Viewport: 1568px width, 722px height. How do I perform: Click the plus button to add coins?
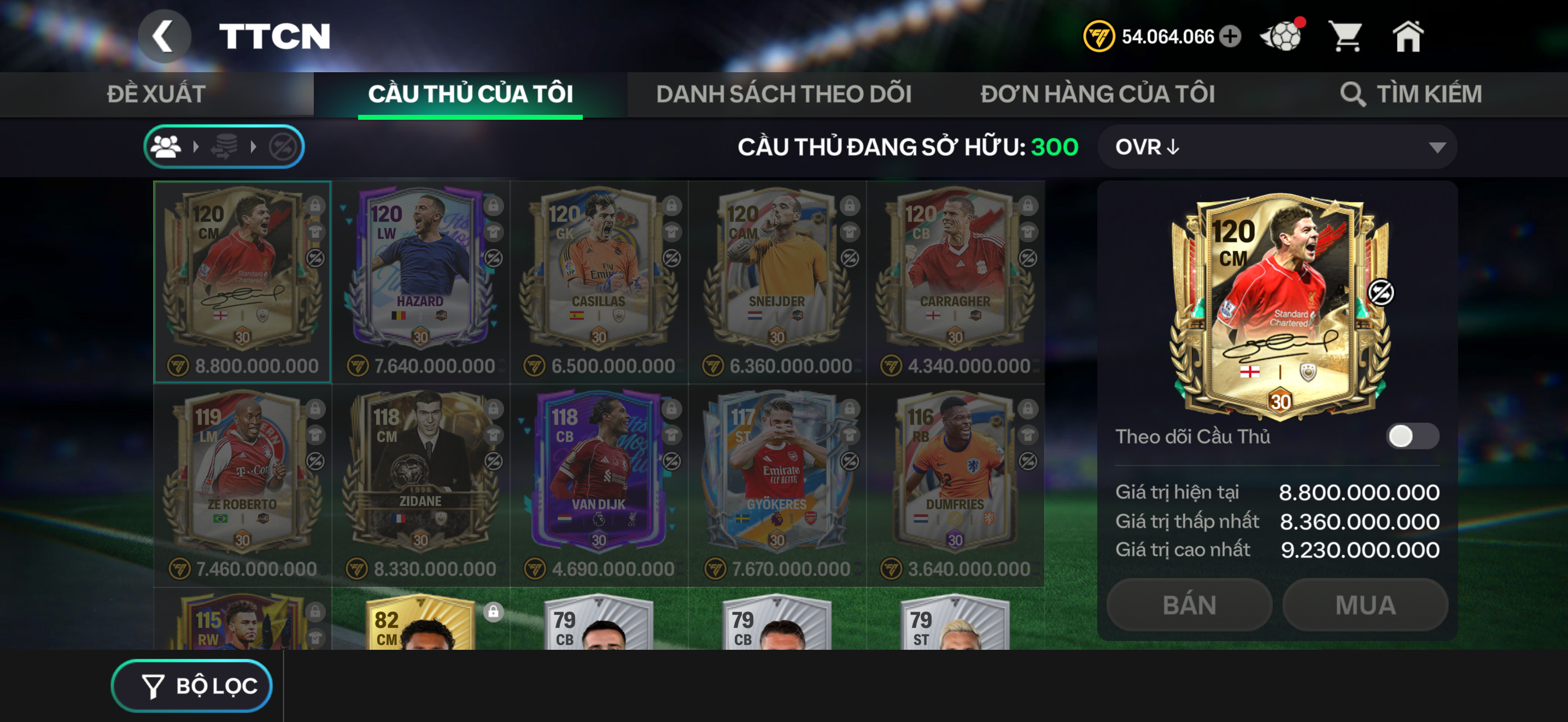pos(1231,37)
